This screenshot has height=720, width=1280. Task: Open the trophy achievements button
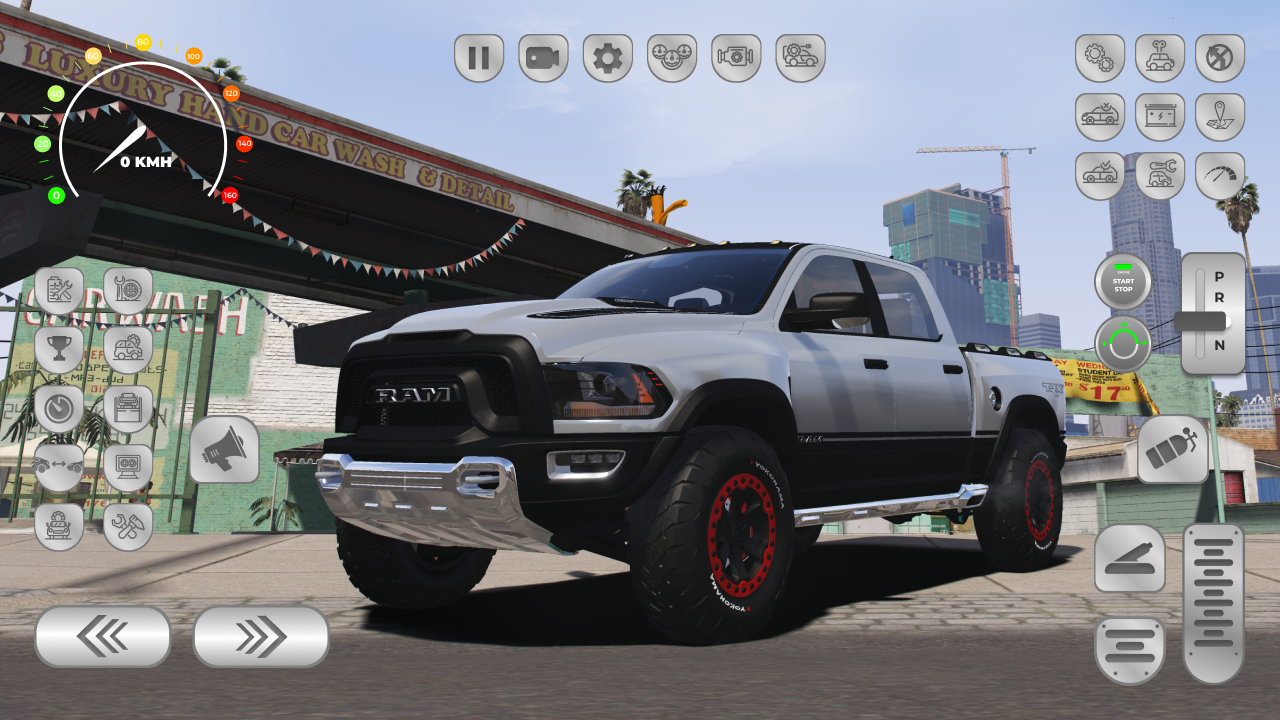click(59, 350)
